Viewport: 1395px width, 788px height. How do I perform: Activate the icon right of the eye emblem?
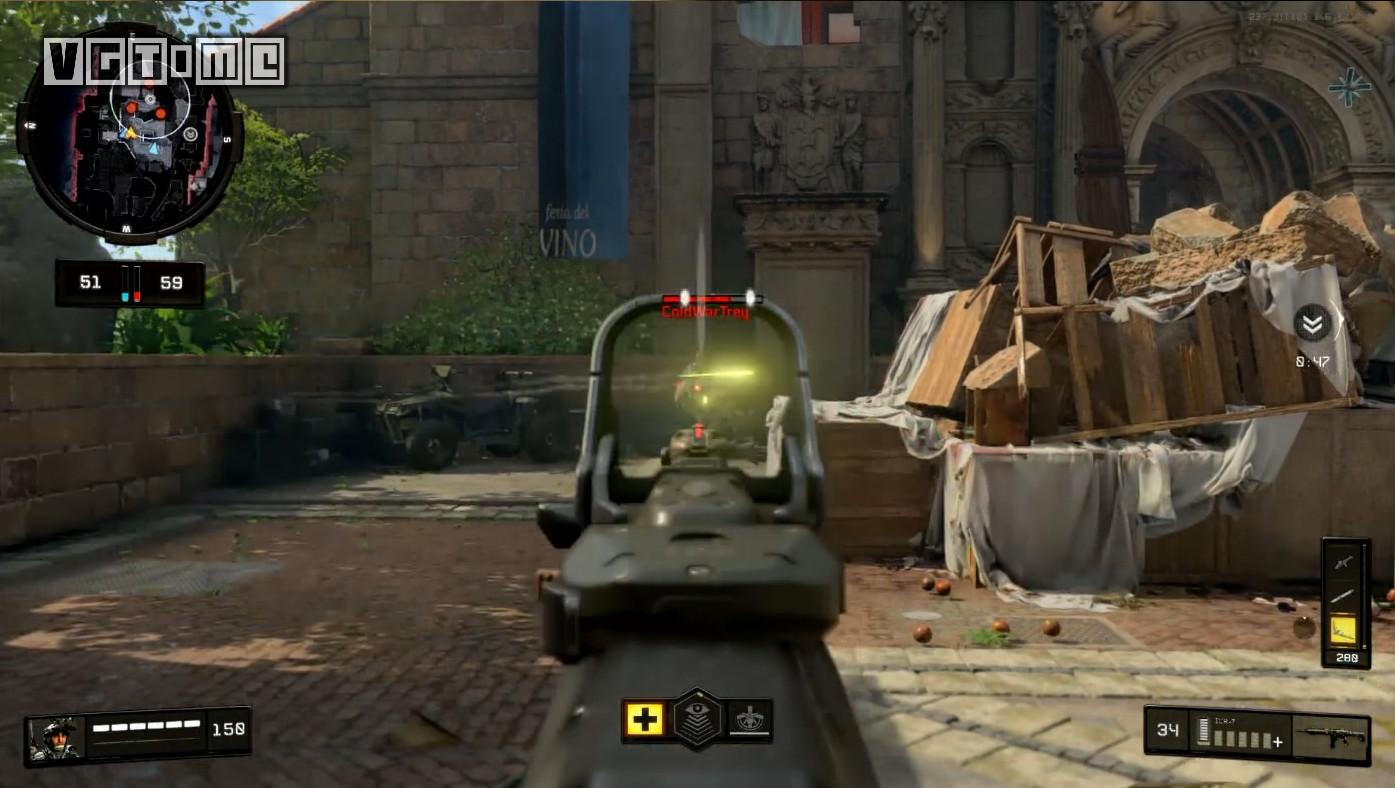748,719
